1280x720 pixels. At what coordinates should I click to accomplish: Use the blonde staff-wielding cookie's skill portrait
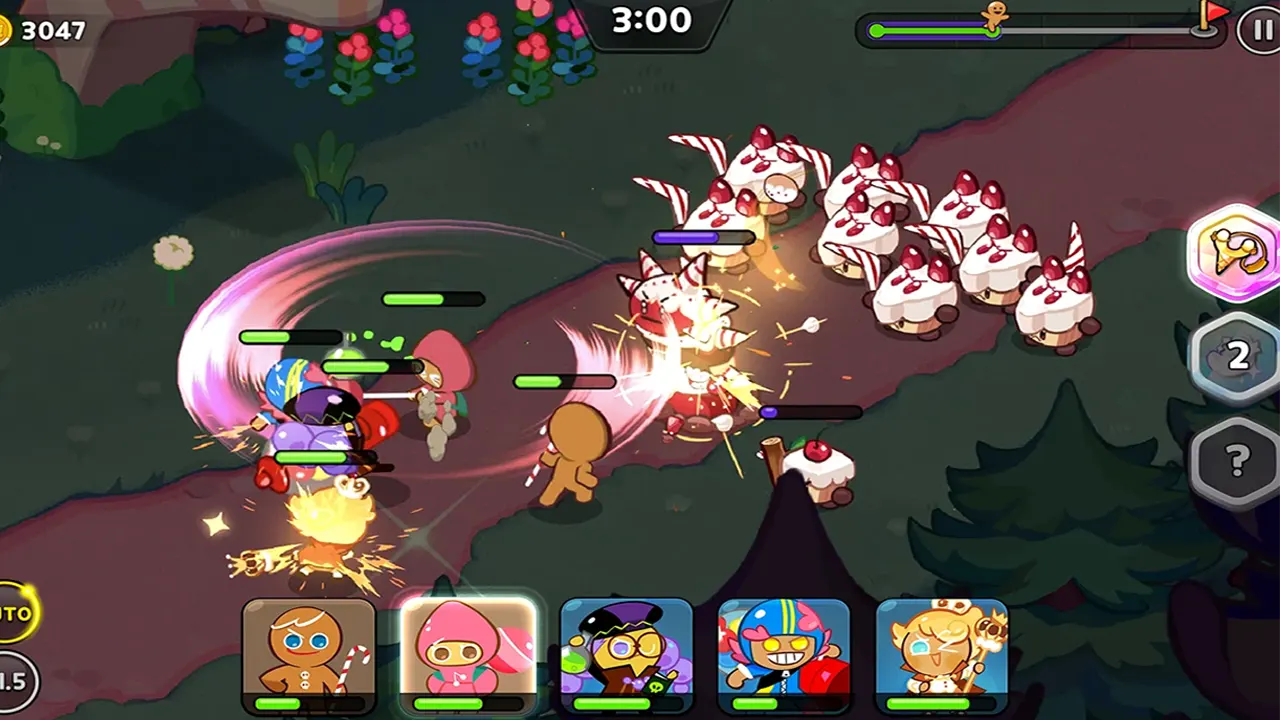click(x=941, y=650)
